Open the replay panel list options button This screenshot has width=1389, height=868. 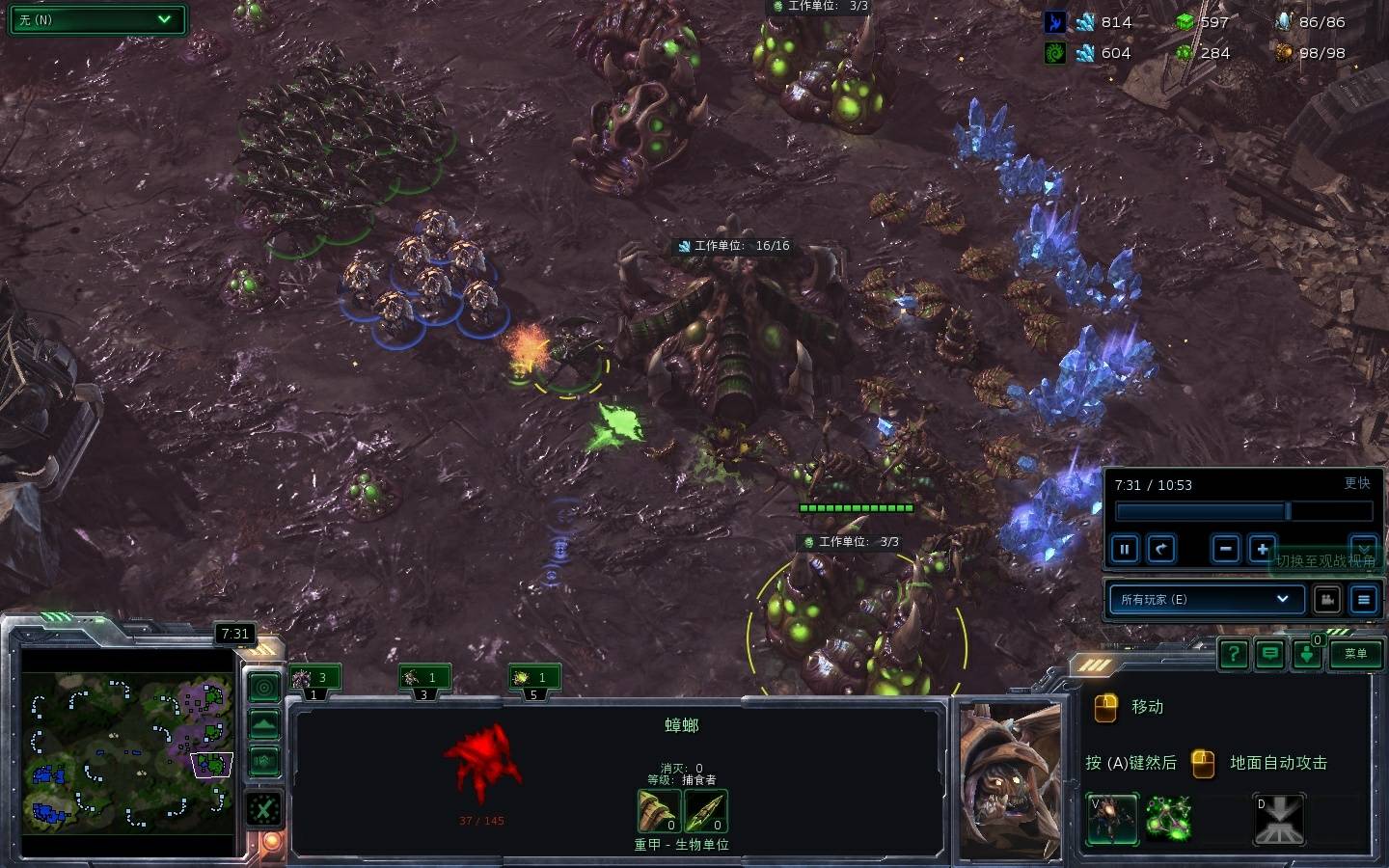coord(1363,599)
